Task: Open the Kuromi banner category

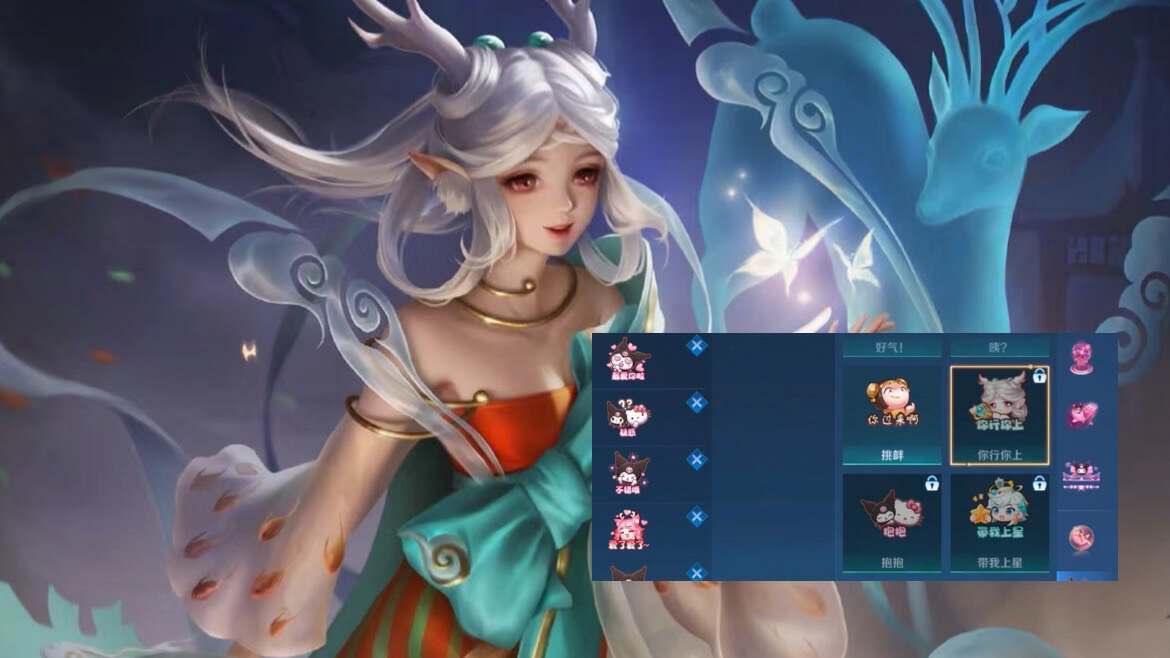Action: click(1081, 472)
